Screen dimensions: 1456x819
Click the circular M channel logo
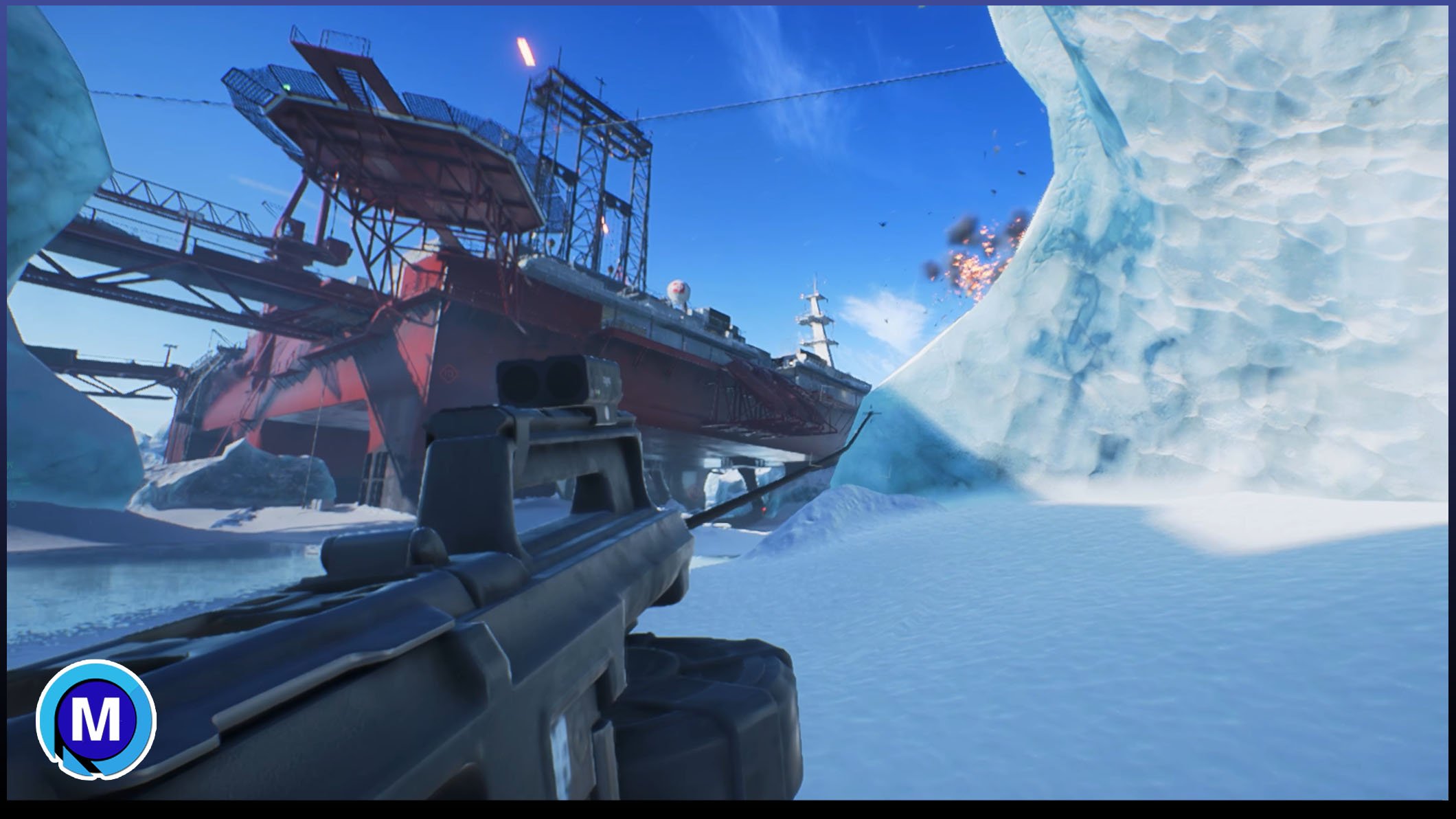pos(96,719)
